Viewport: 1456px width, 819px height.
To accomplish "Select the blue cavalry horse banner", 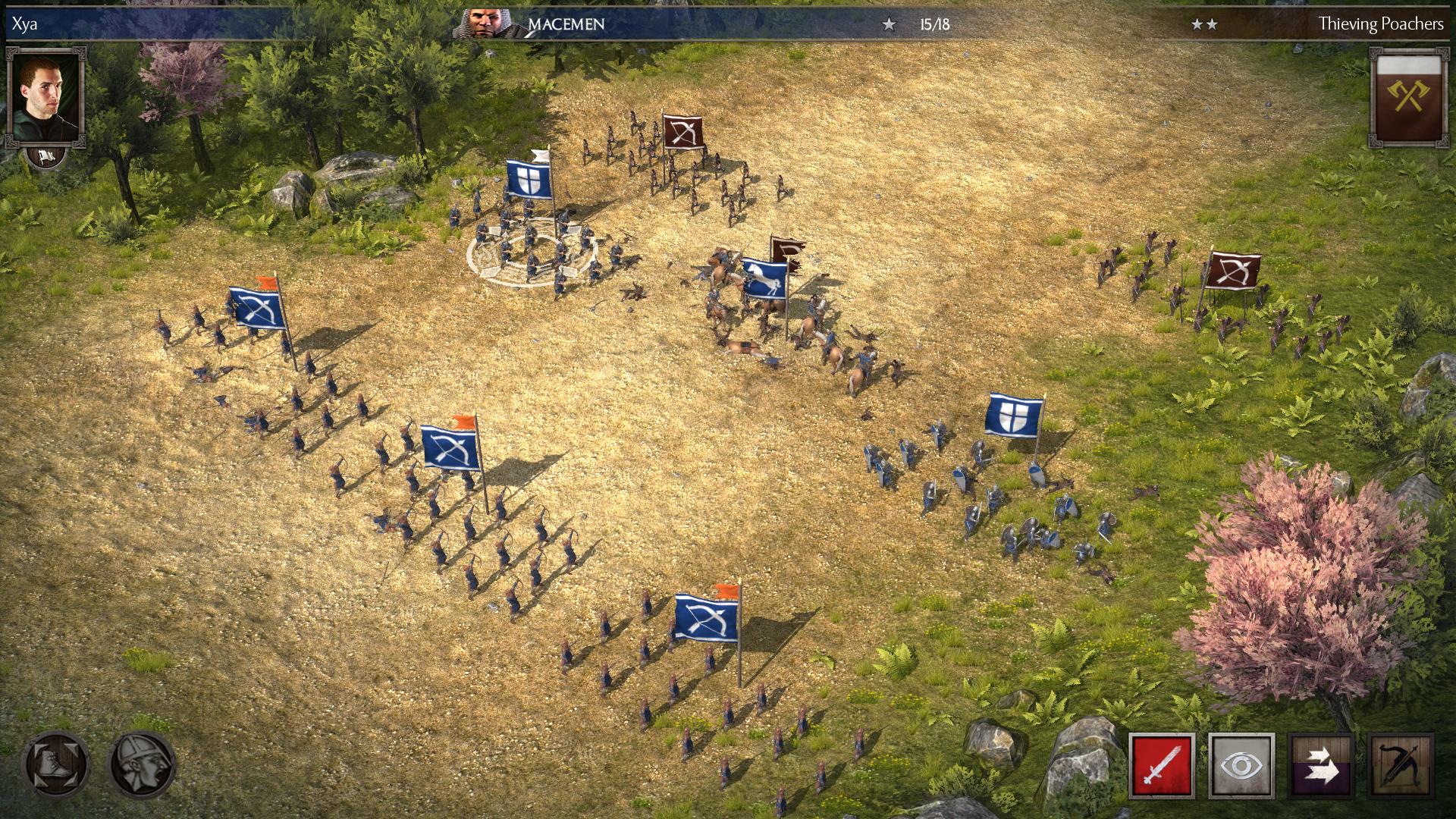I will (764, 279).
